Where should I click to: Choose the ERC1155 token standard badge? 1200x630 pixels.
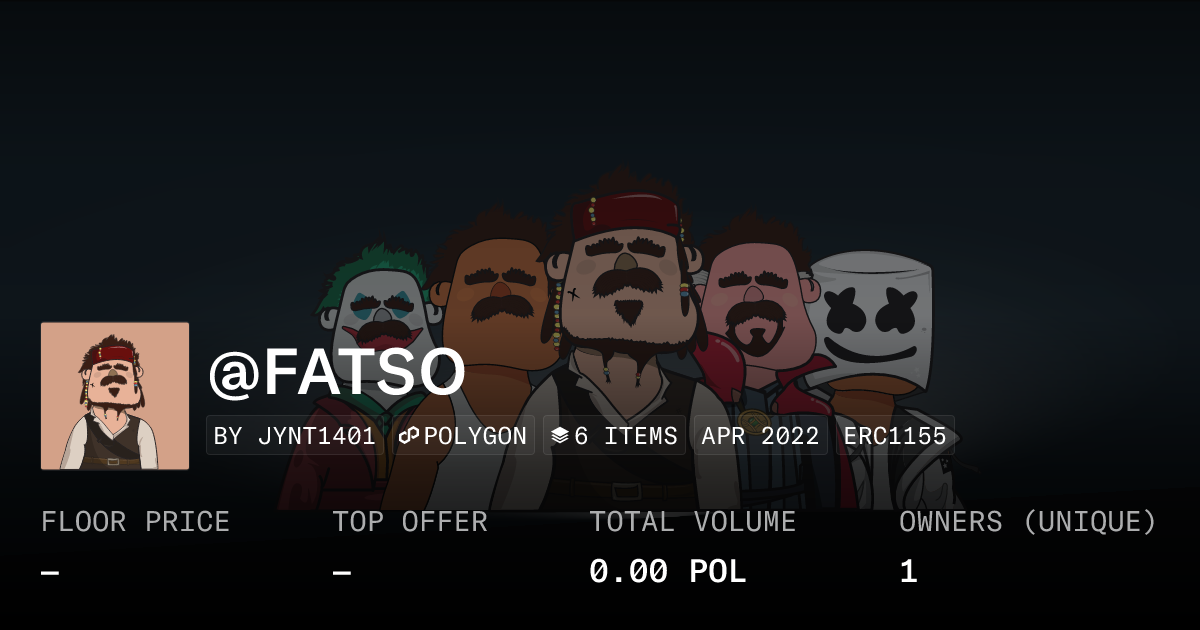point(895,436)
